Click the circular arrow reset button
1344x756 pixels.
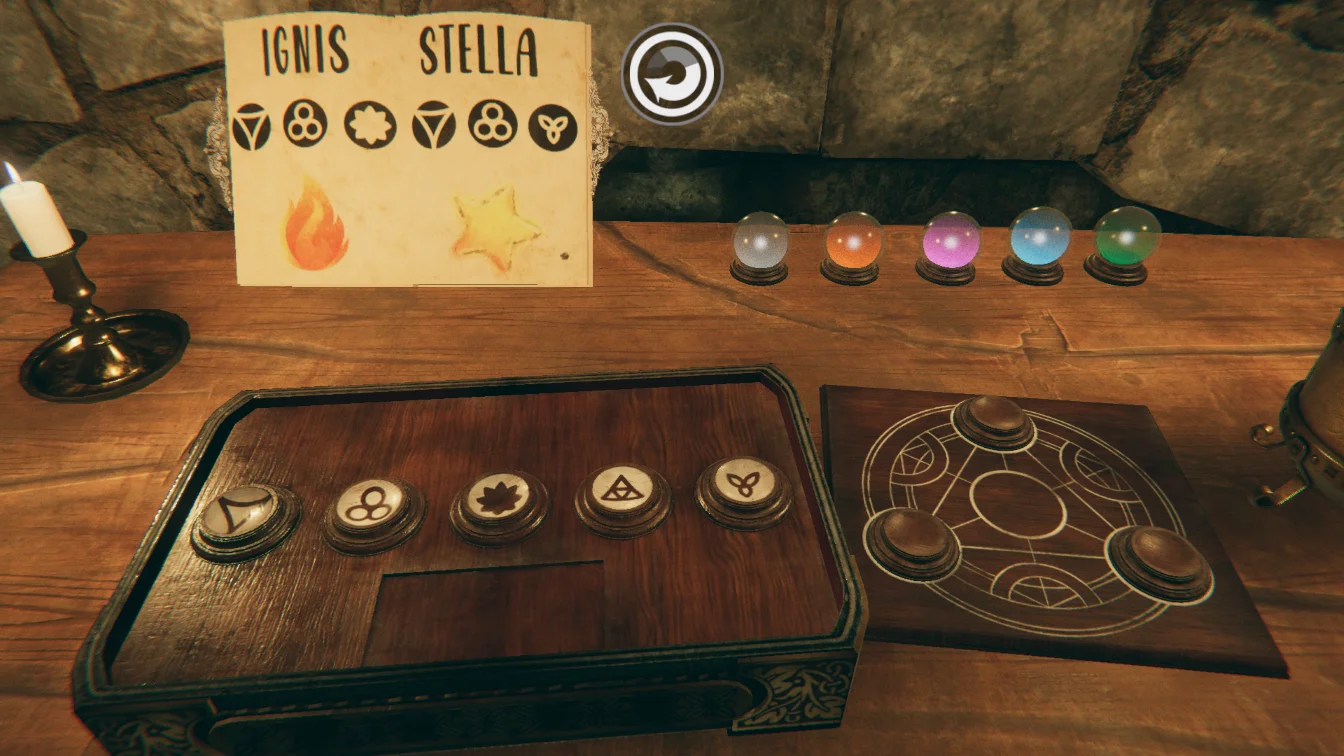671,73
